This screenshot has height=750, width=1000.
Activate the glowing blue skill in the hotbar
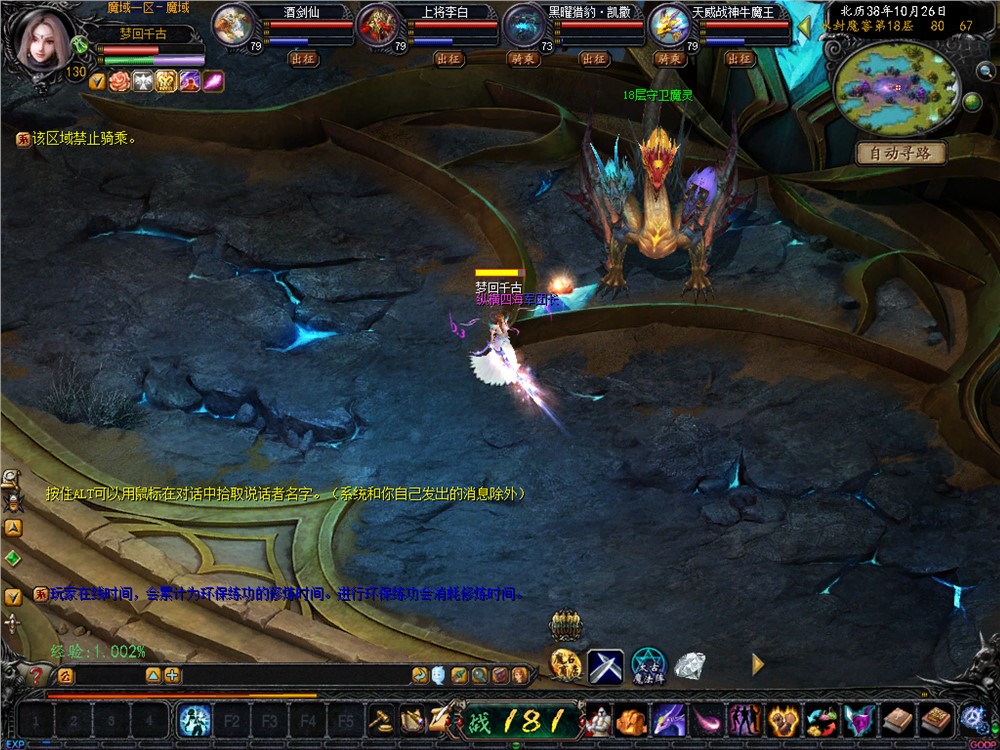[193, 719]
